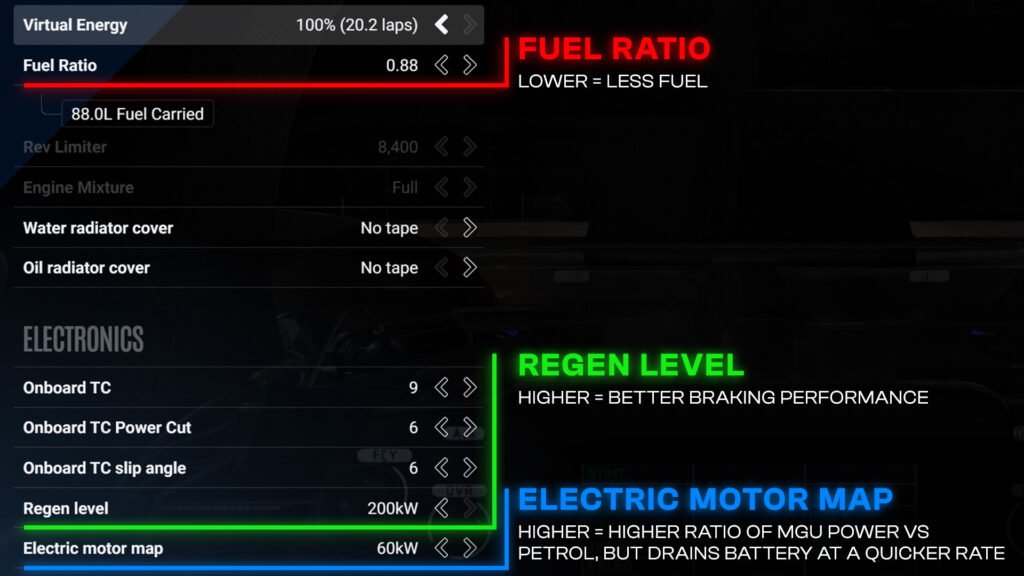Decrease the Virtual Energy value
This screenshot has height=576, width=1024.
pos(441,25)
